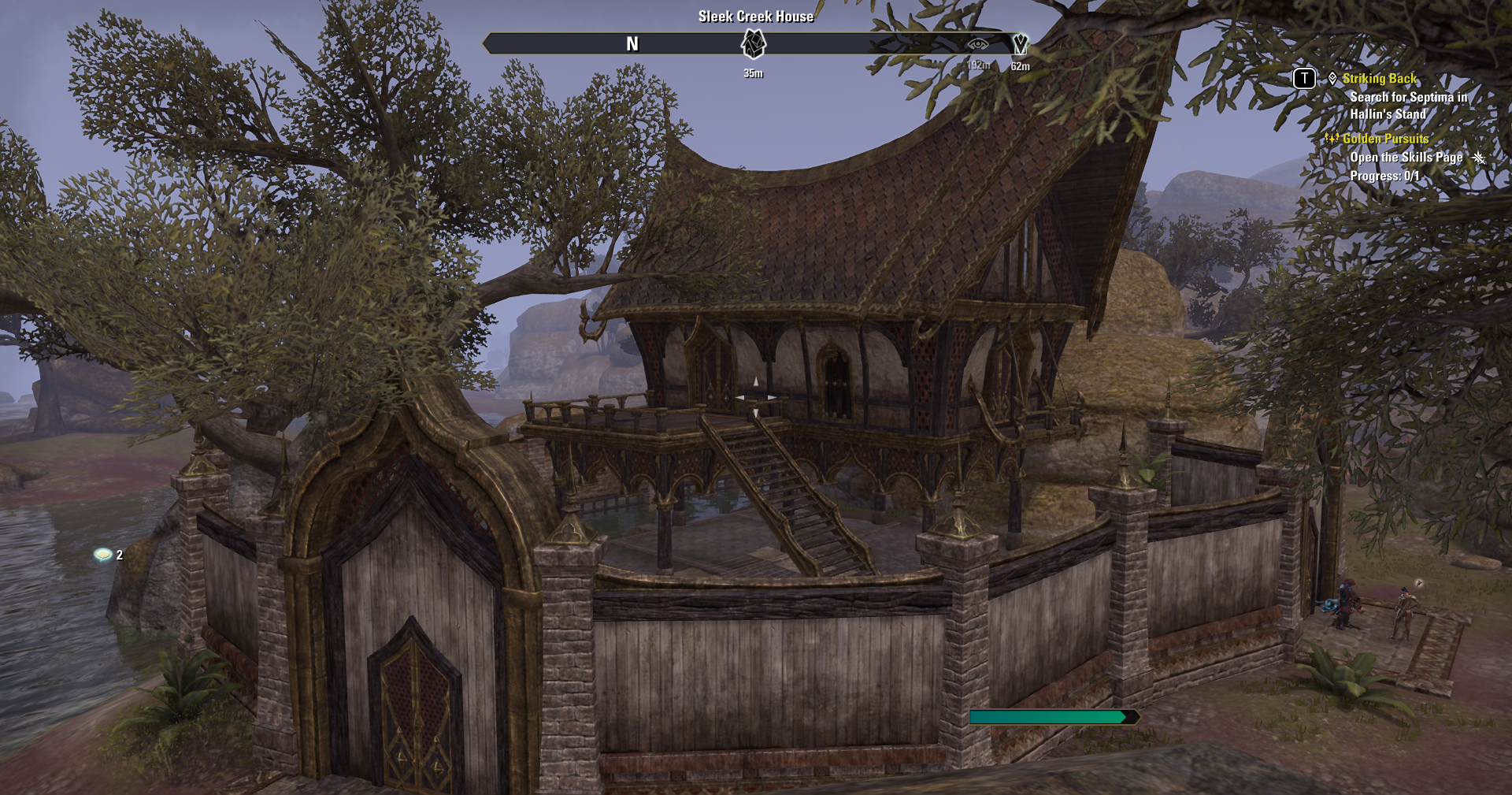1512x795 pixels.
Task: Select the house marker on the compass
Action: [x=754, y=44]
